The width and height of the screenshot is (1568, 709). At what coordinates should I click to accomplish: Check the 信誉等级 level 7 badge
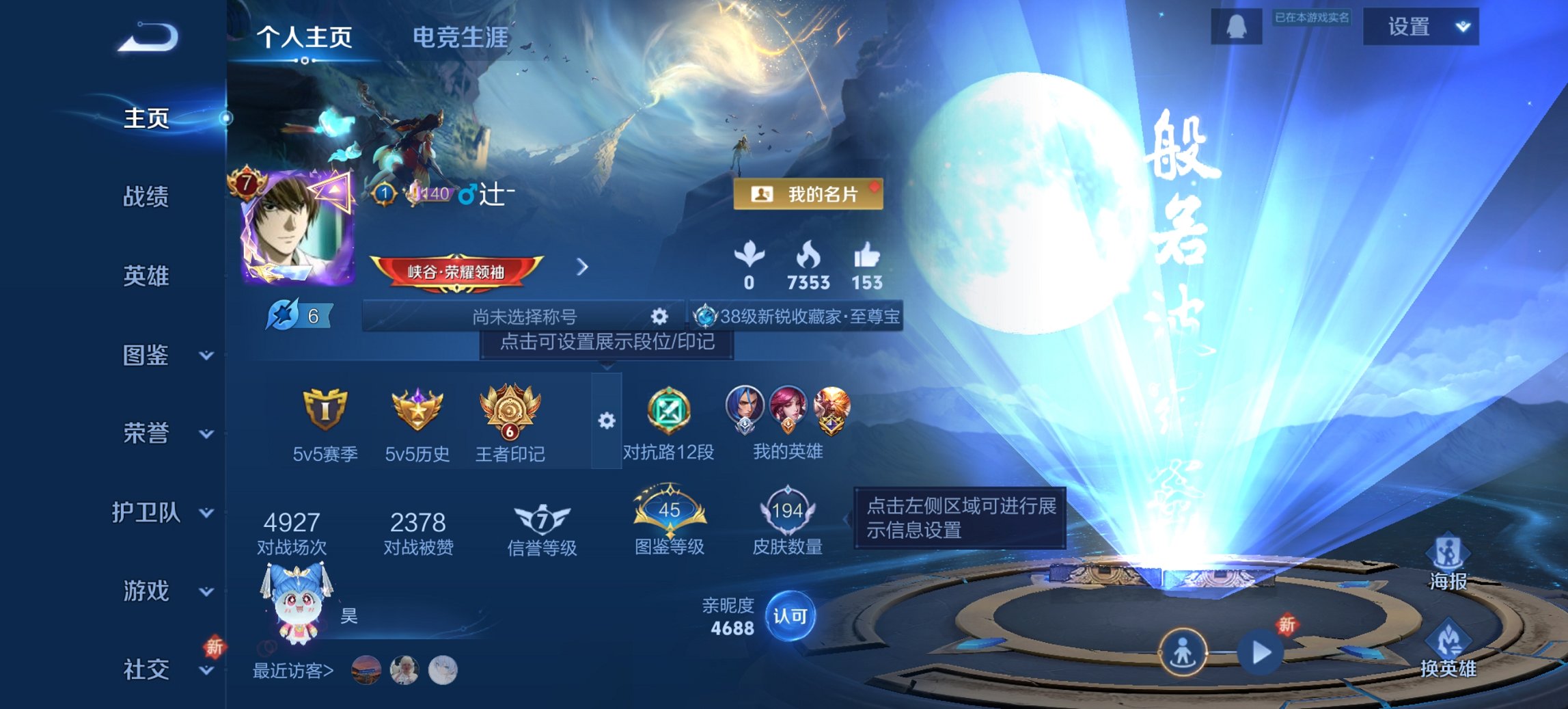(540, 518)
